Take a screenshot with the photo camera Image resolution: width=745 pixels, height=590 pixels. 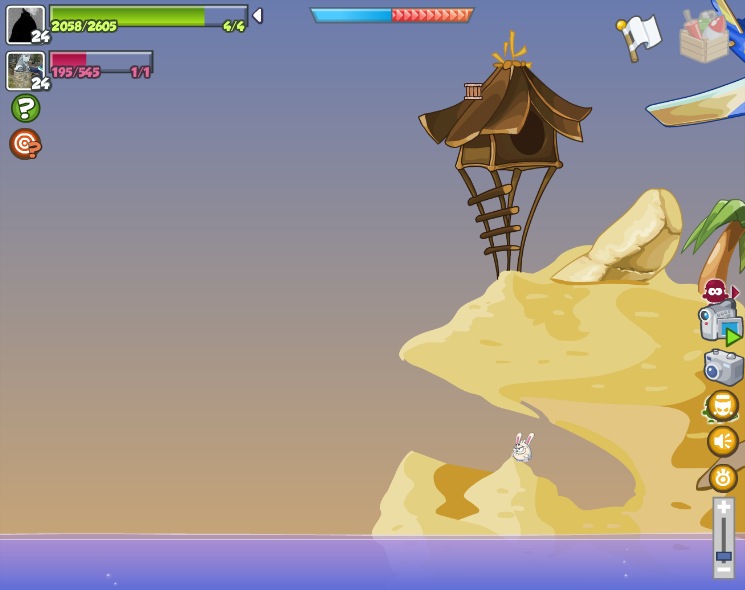[722, 367]
